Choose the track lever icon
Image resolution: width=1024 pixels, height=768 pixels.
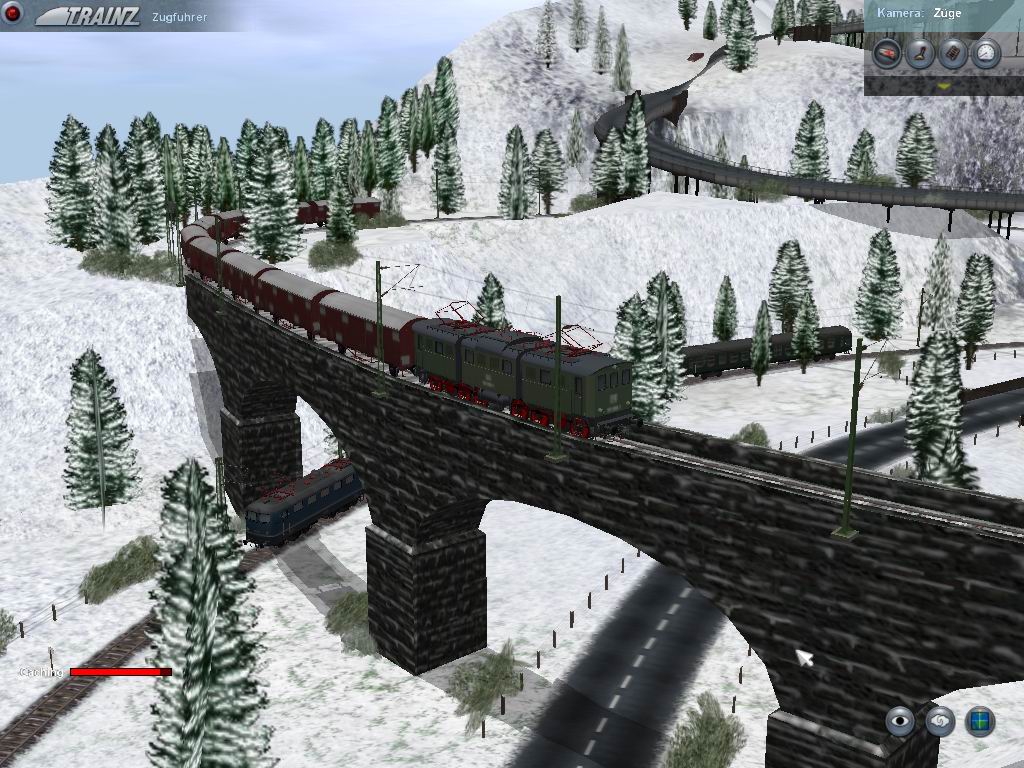pos(919,52)
